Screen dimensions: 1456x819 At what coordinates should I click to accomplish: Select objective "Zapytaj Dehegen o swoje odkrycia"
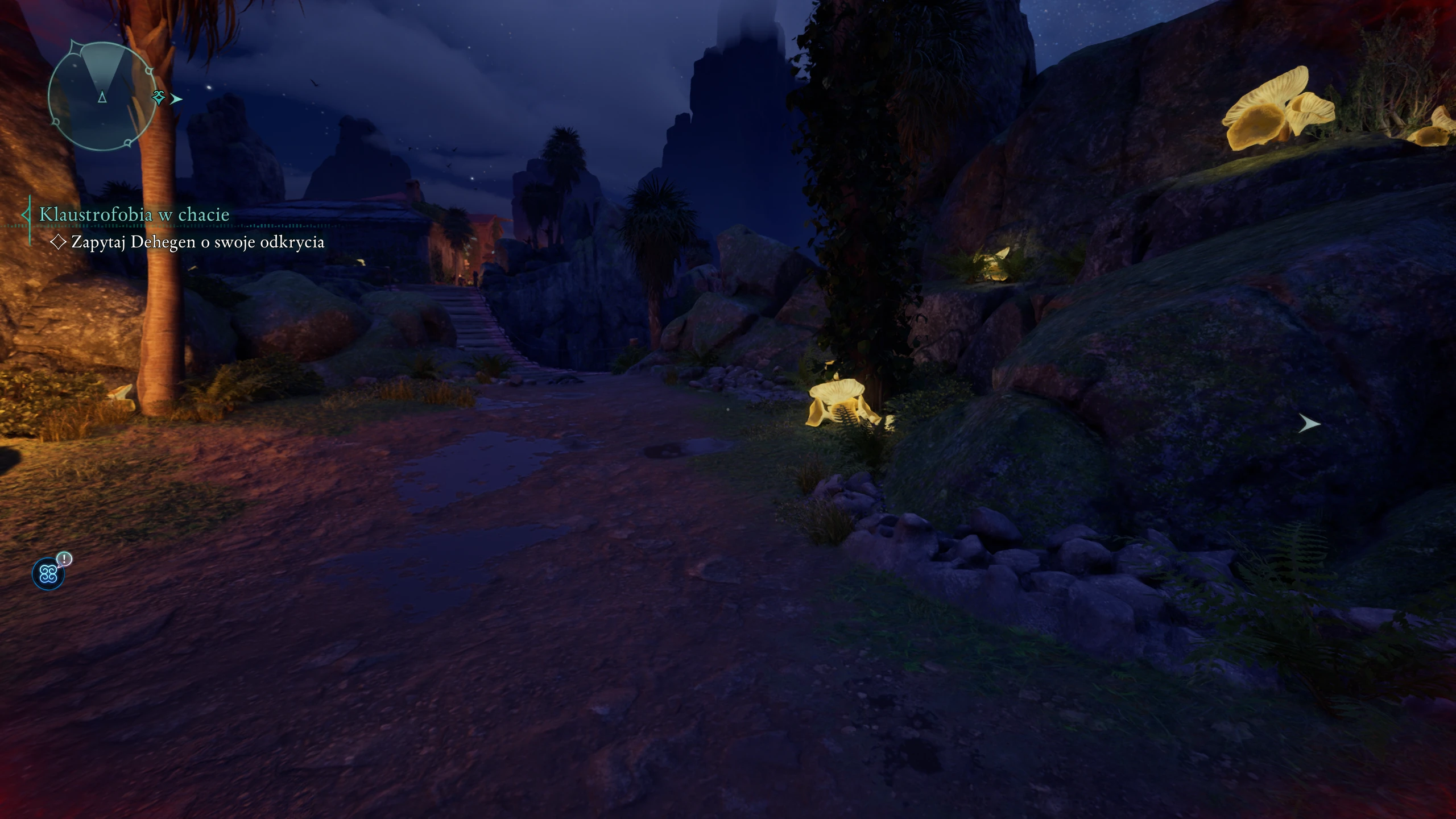[x=197, y=242]
